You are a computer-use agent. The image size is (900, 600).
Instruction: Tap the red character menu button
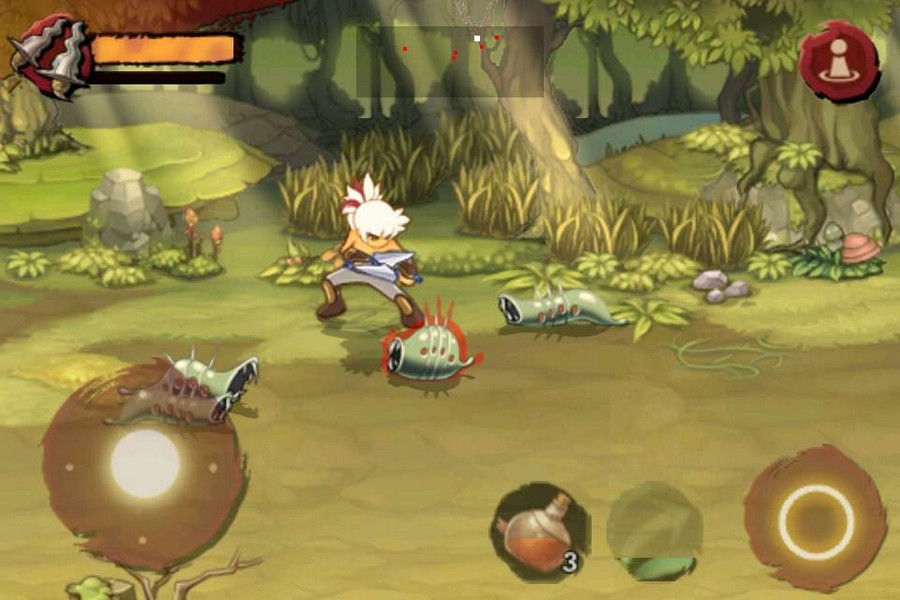[x=838, y=60]
